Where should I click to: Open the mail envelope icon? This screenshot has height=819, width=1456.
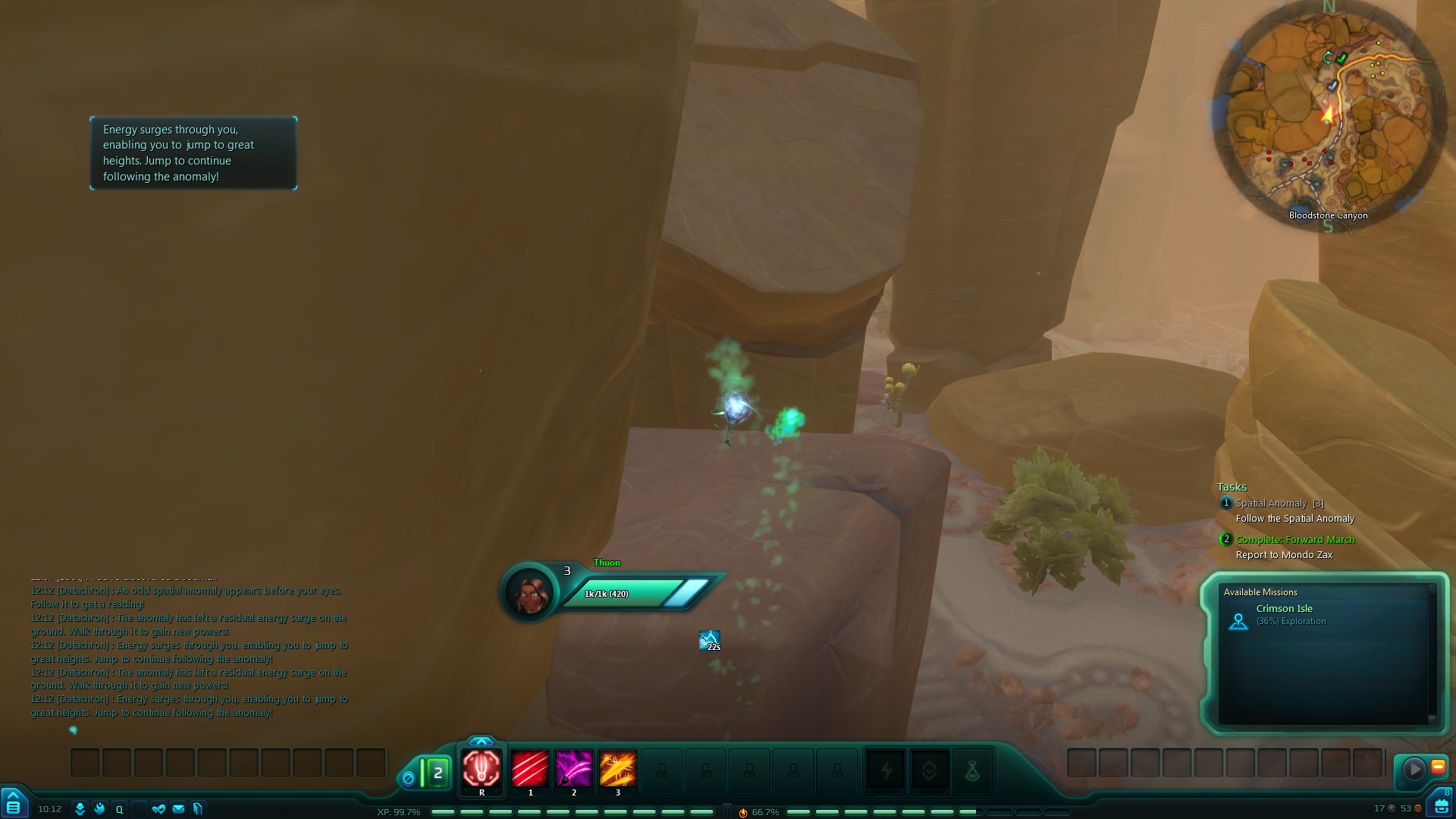[178, 809]
